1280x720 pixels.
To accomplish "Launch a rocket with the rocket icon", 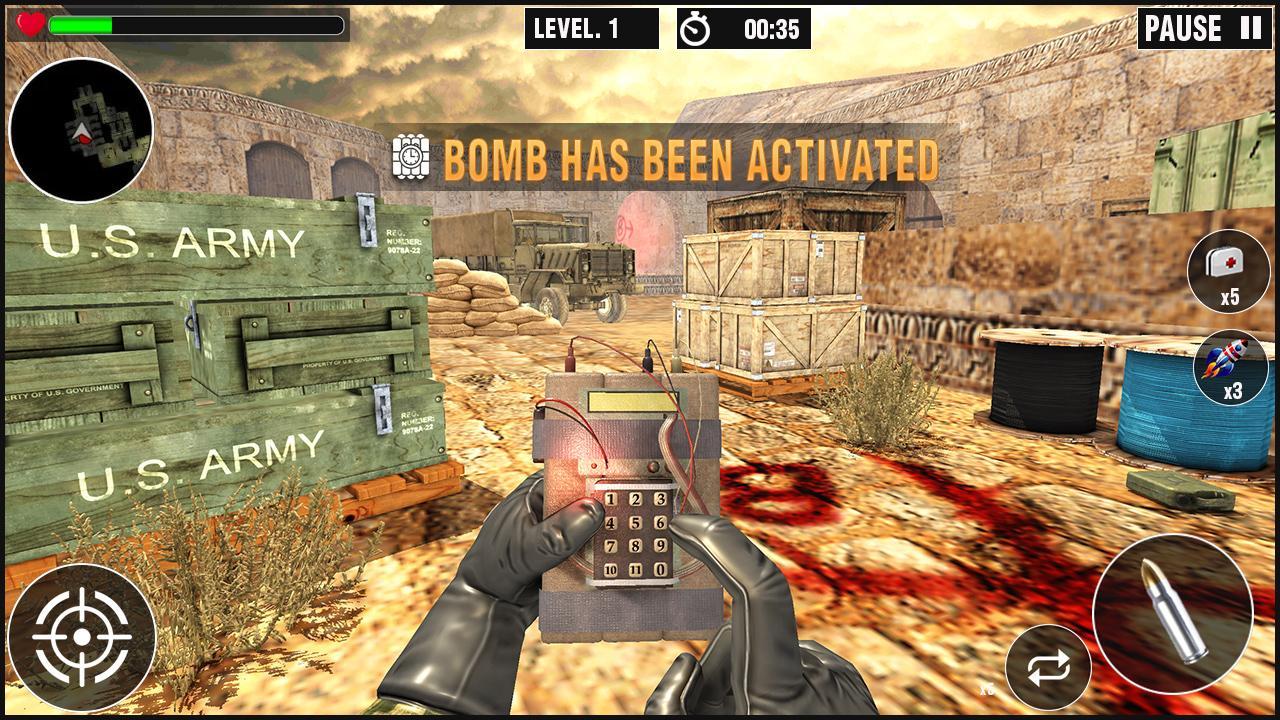I will 1231,367.
